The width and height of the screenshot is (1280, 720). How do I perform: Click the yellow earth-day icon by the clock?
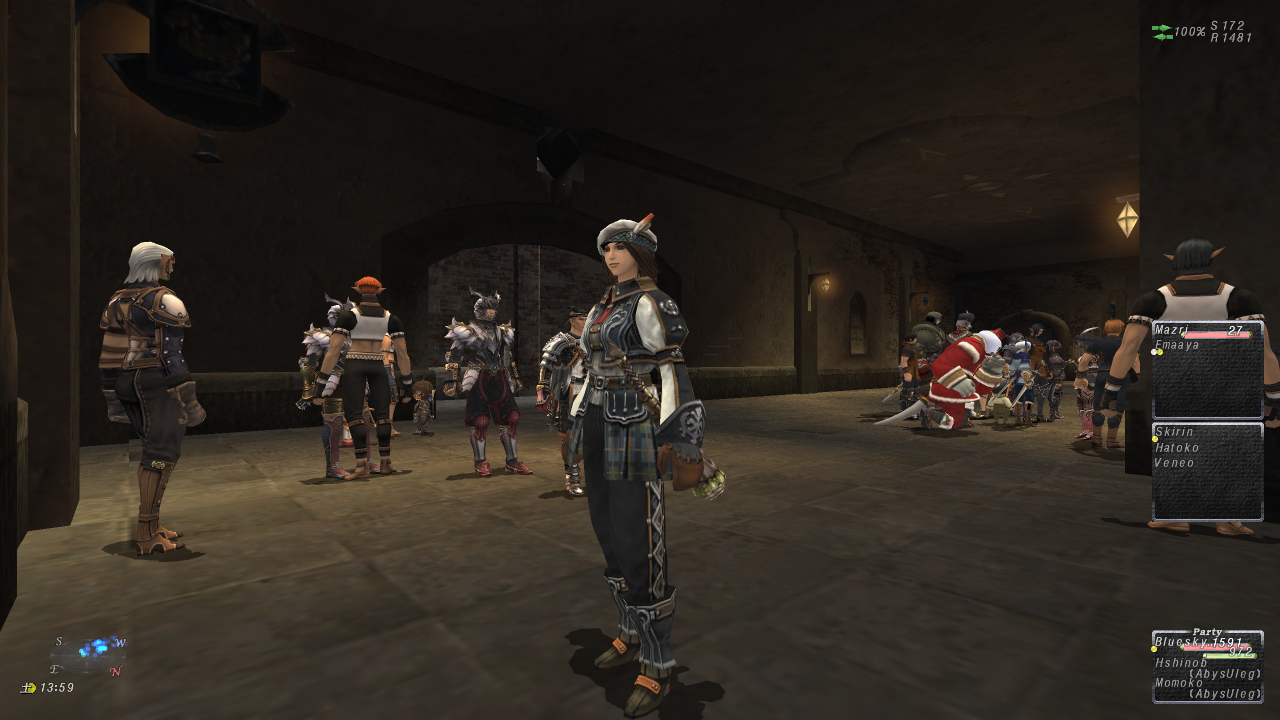pos(29,688)
